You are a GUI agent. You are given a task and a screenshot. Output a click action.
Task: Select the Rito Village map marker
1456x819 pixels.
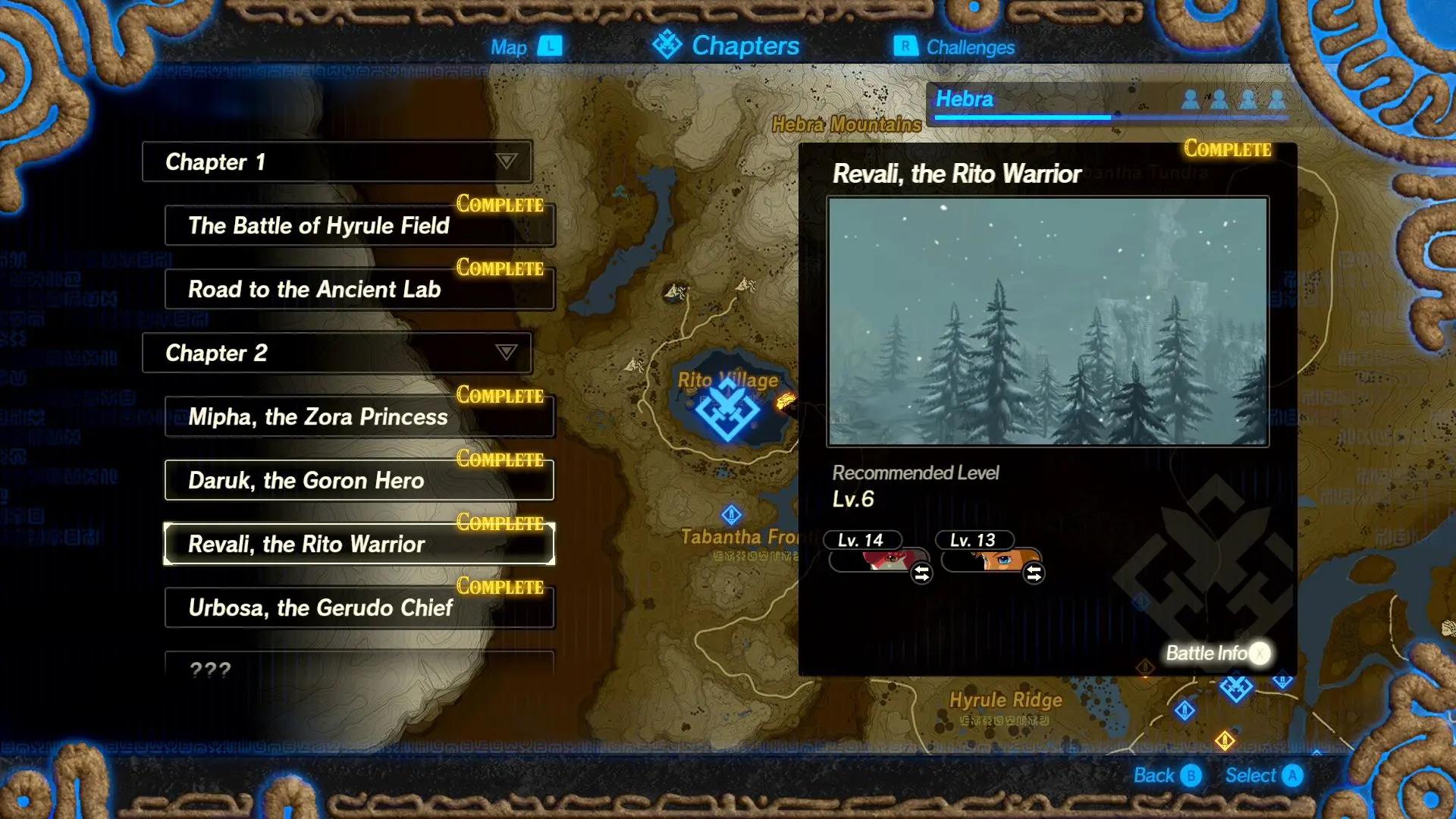click(x=728, y=409)
